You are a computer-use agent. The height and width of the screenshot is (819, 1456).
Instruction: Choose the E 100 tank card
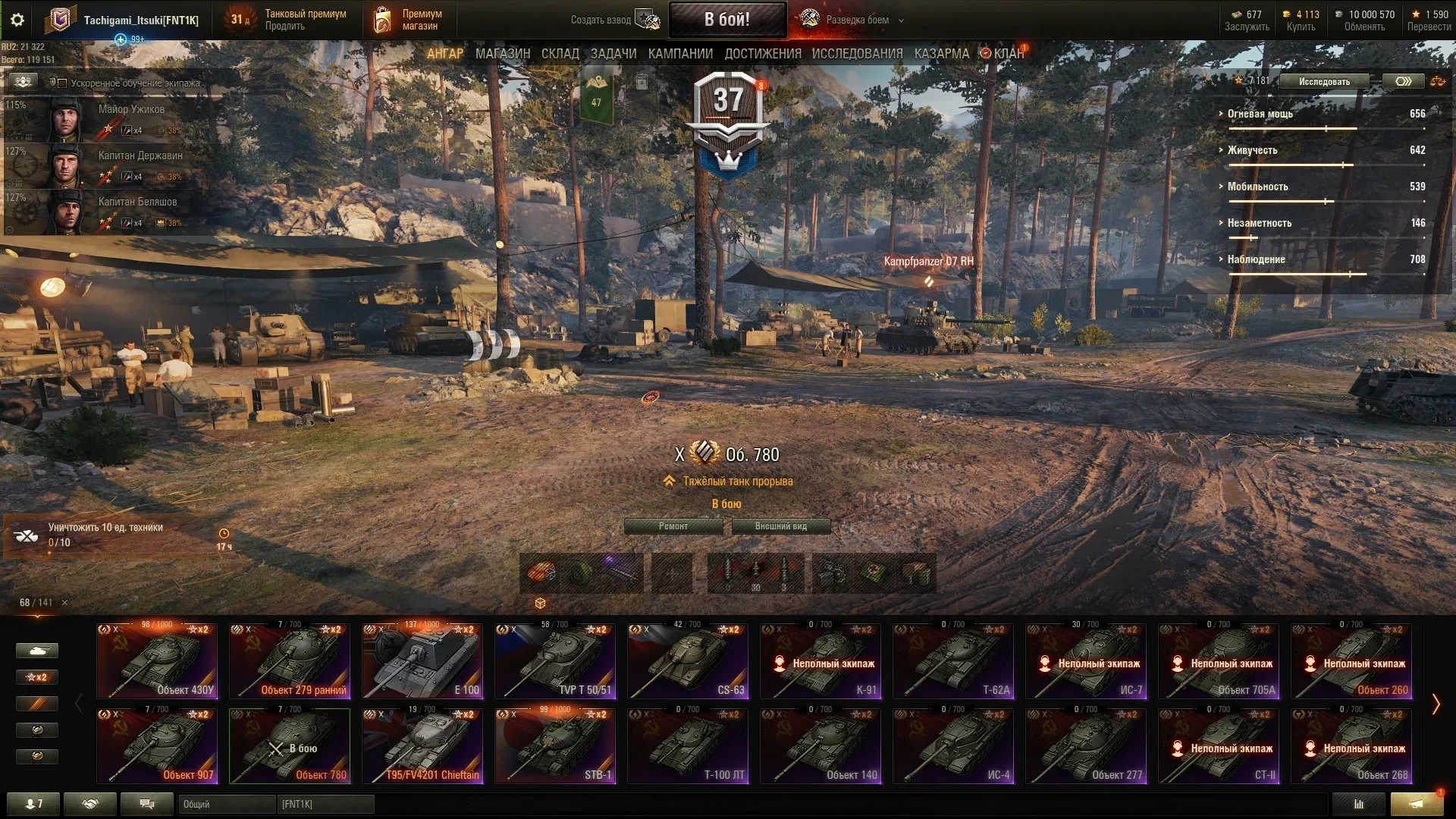[422, 661]
